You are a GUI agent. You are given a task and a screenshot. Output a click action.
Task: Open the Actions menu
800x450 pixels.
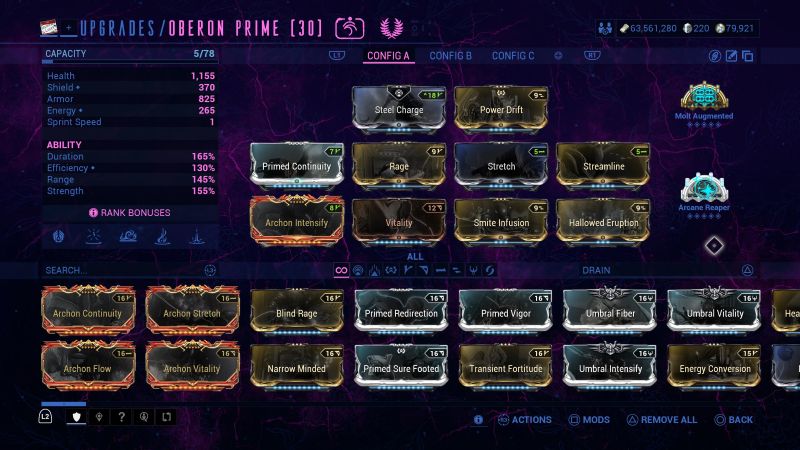(x=525, y=420)
